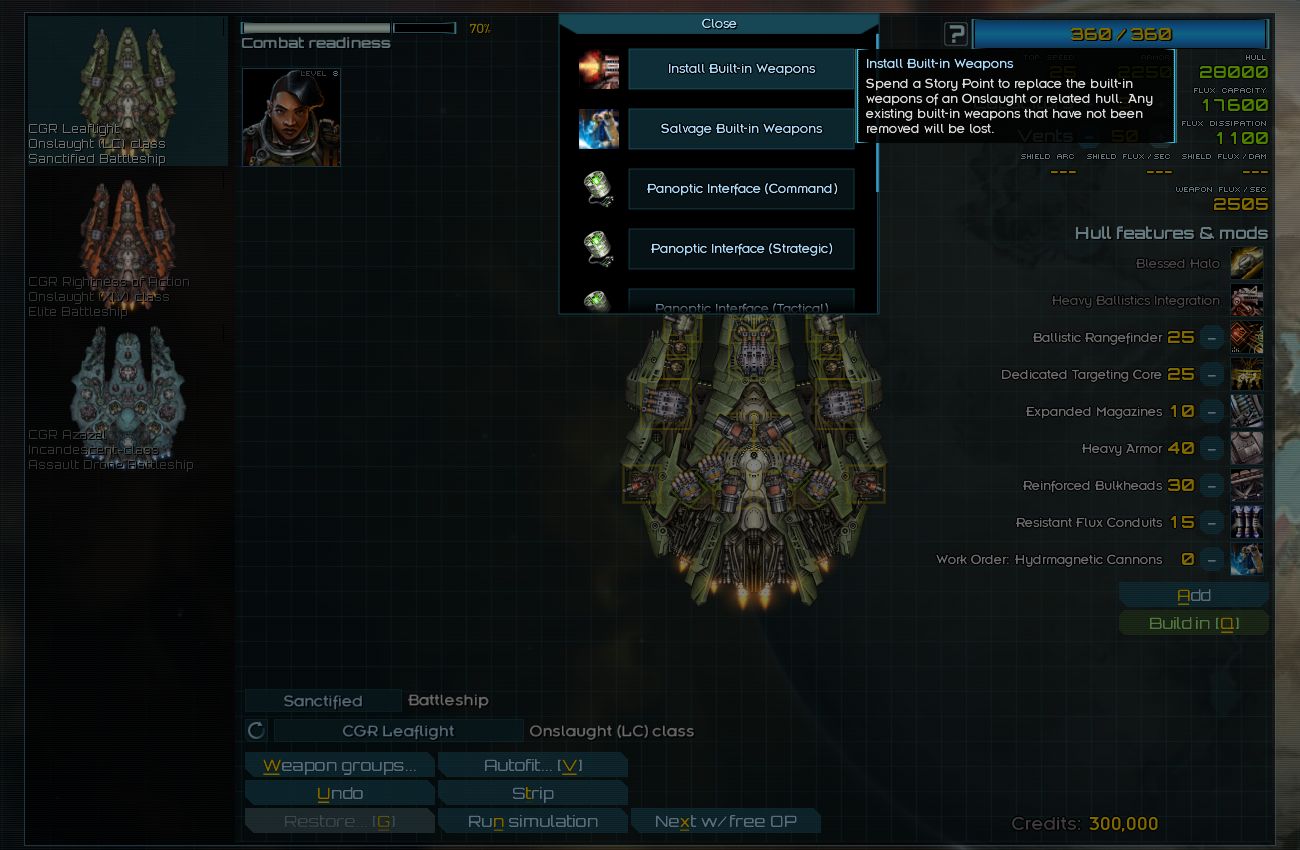Close the built-in weapons popup menu

pos(718,24)
